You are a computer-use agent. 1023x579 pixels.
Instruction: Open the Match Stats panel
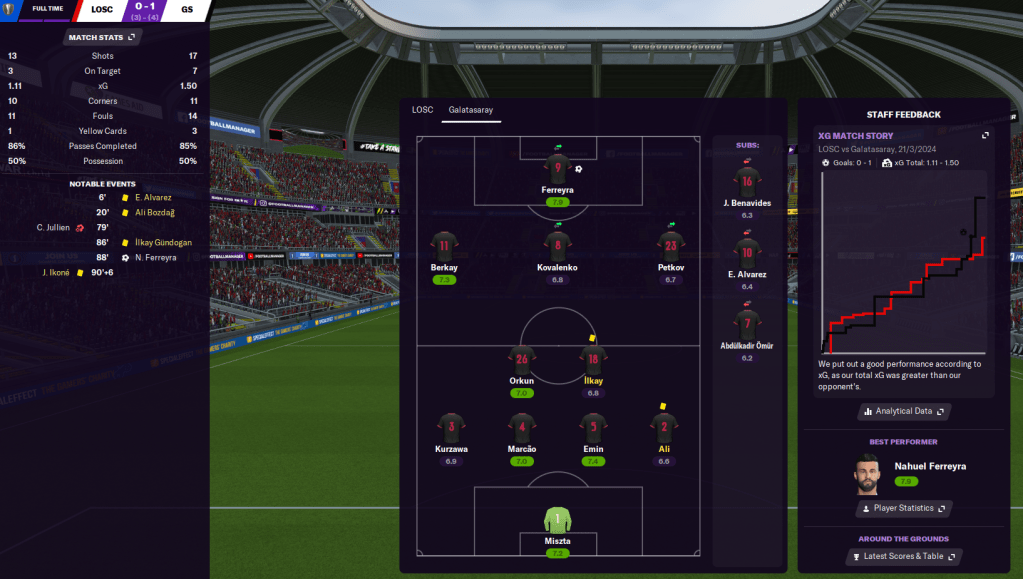click(102, 37)
